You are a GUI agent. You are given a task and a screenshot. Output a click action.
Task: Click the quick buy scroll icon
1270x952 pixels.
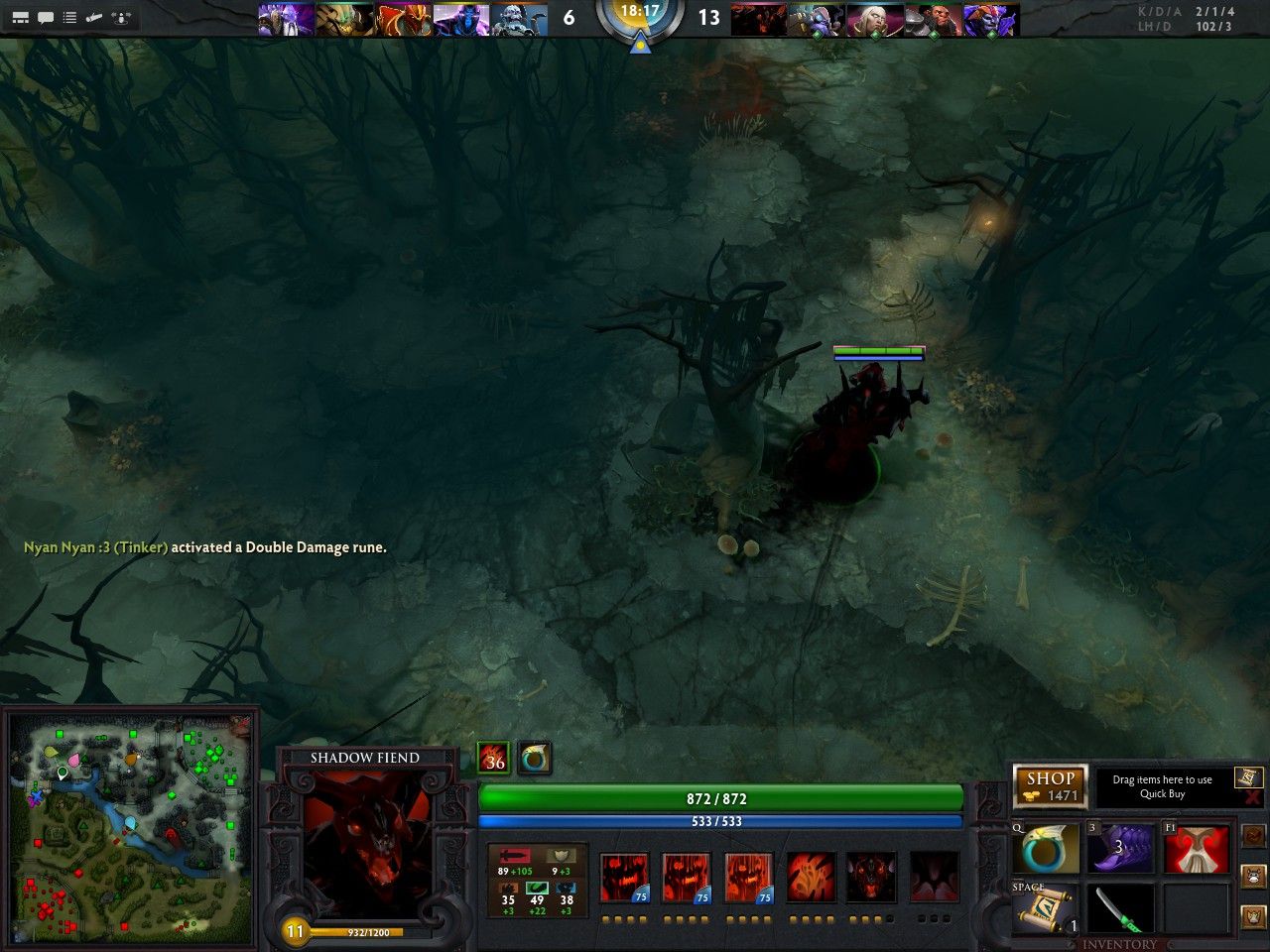[1248, 776]
